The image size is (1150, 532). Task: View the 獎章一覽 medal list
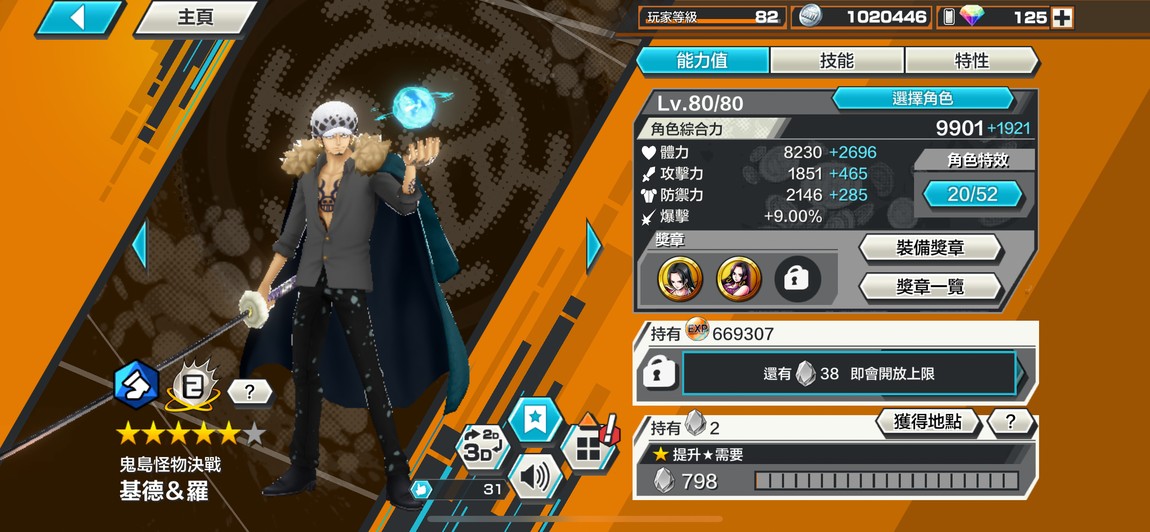coord(930,287)
